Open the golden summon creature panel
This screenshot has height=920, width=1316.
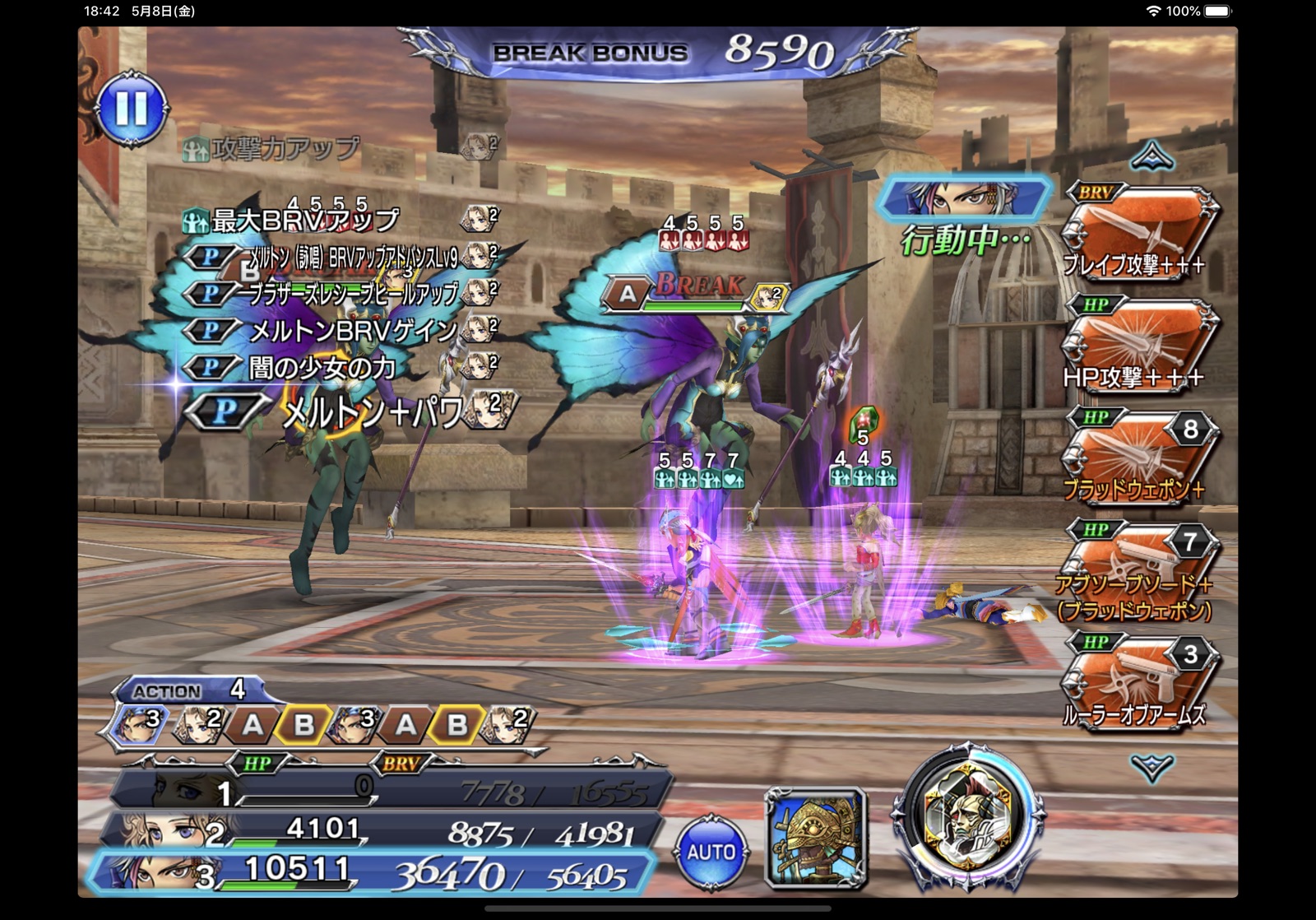click(x=816, y=839)
